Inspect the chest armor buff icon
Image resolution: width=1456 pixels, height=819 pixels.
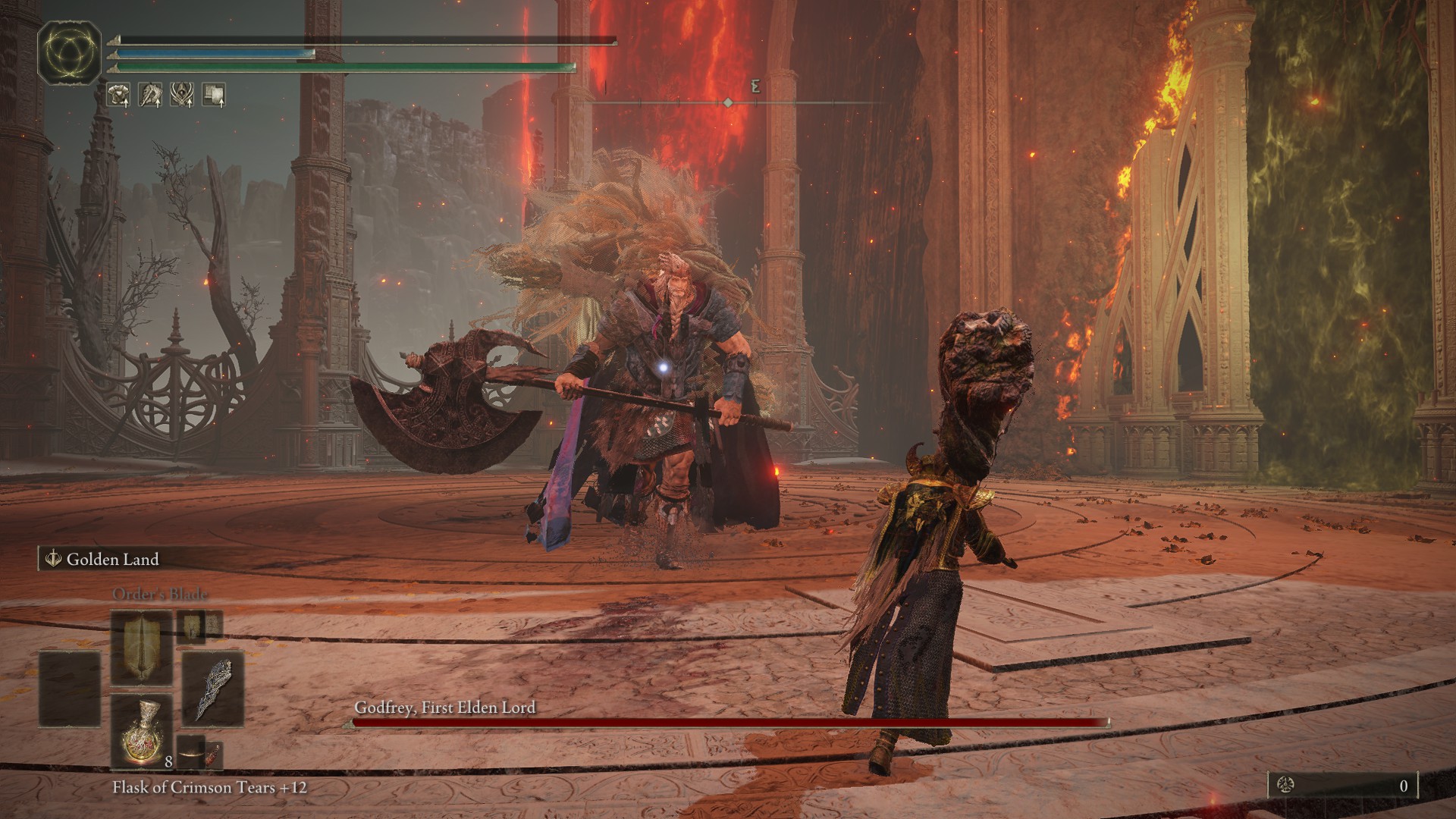point(119,95)
